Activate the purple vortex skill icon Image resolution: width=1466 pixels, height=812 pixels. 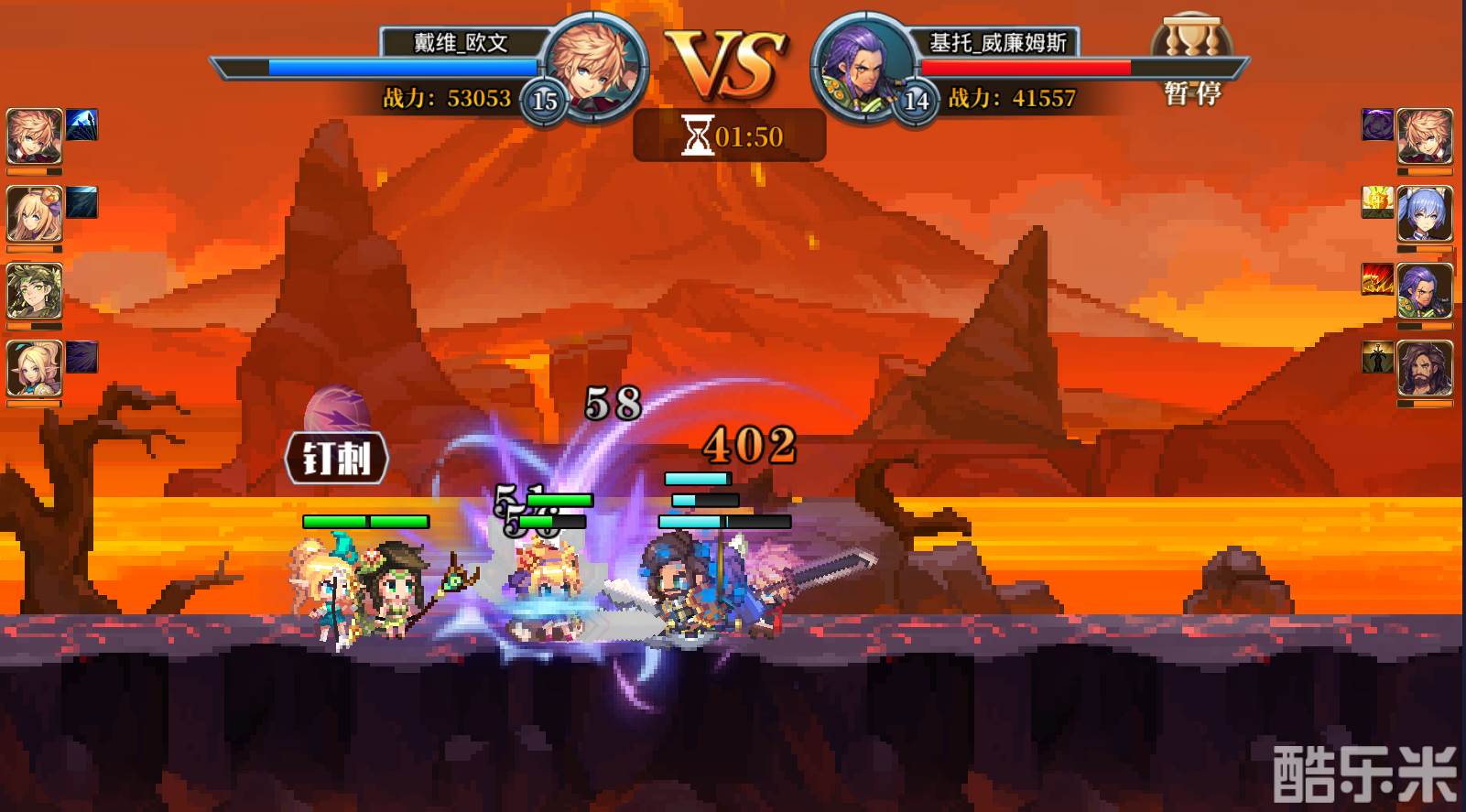(x=1377, y=125)
